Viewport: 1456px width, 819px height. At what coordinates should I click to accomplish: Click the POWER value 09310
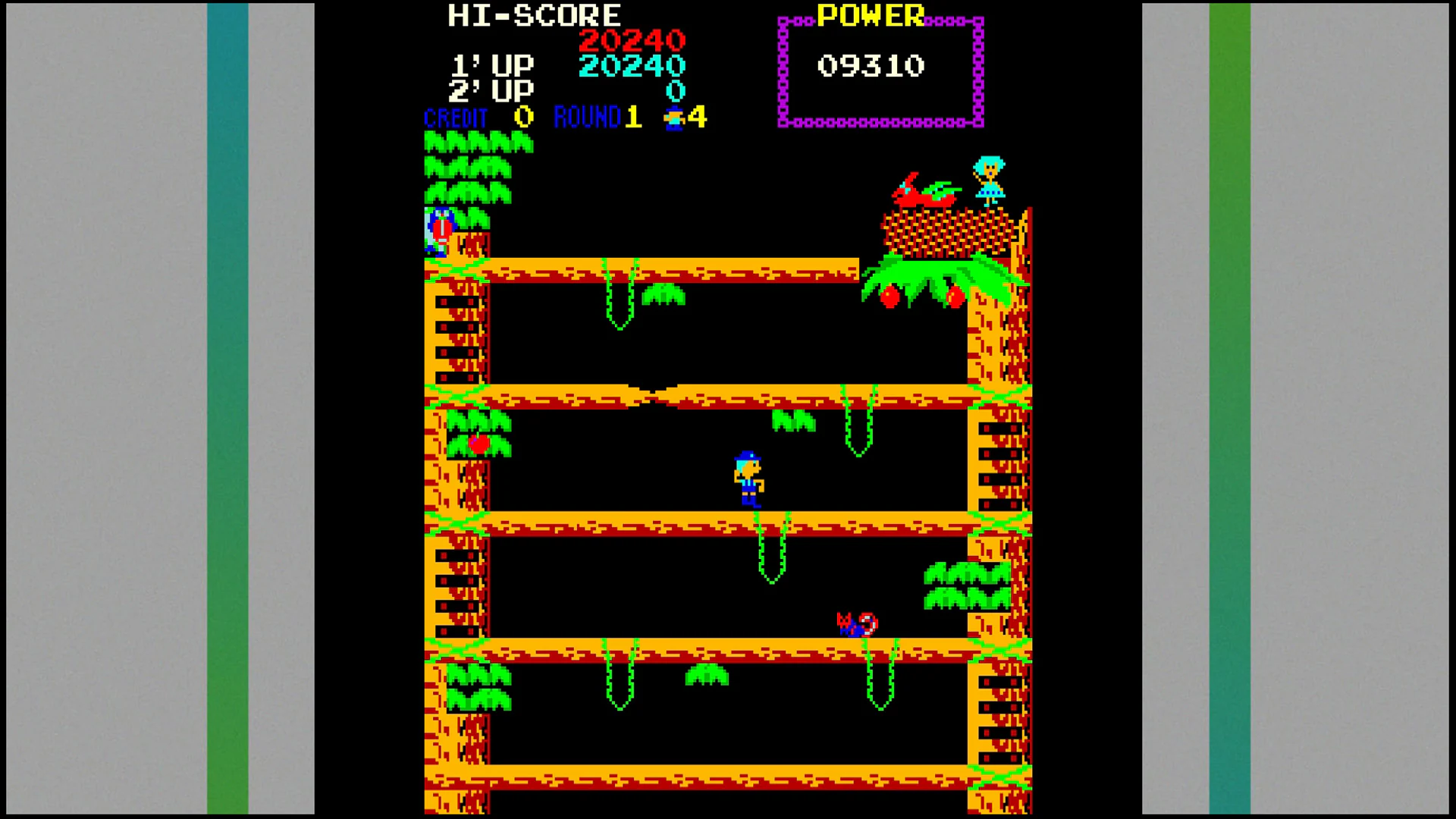(872, 67)
